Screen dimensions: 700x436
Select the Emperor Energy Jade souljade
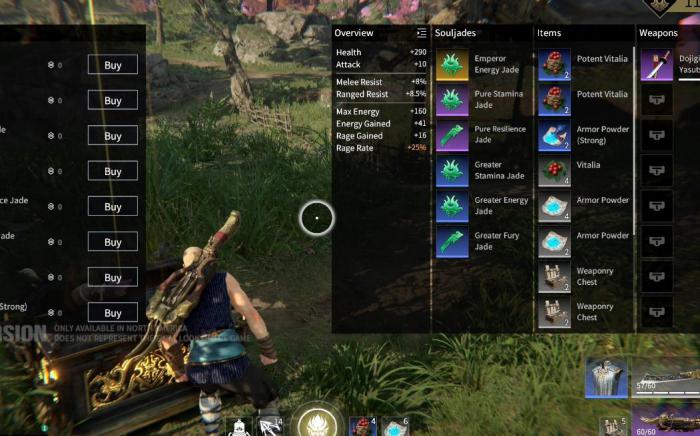452,64
